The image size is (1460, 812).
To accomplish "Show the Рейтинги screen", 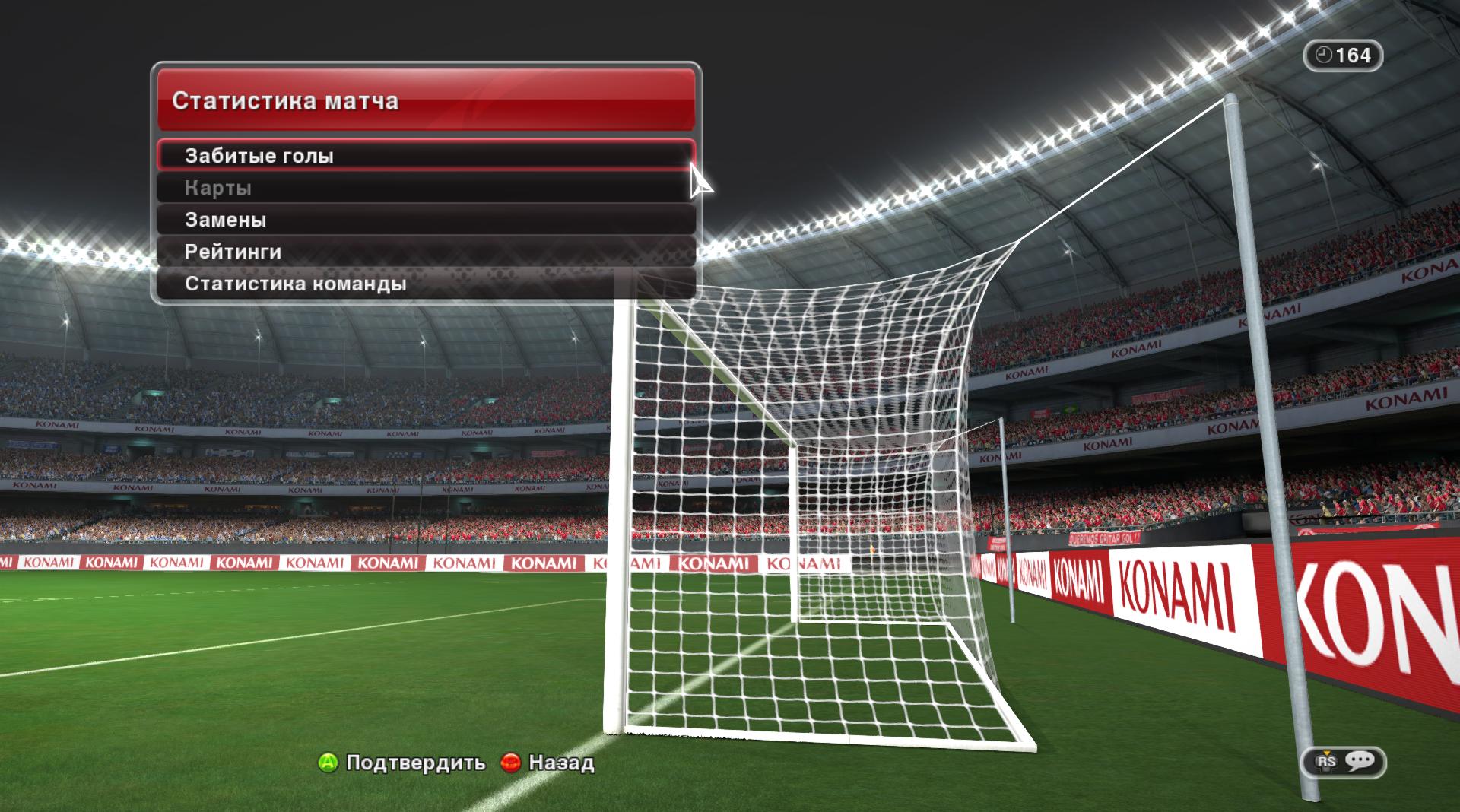I will pyautogui.click(x=424, y=252).
